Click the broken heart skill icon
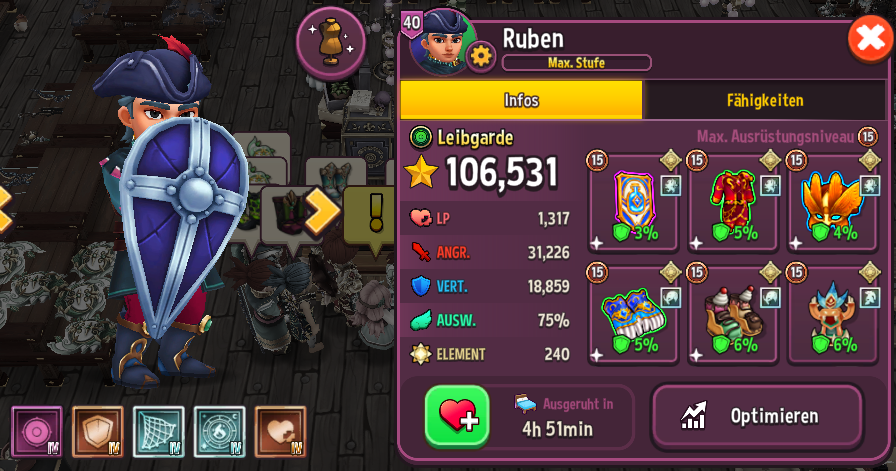This screenshot has height=471, width=896. 280,432
